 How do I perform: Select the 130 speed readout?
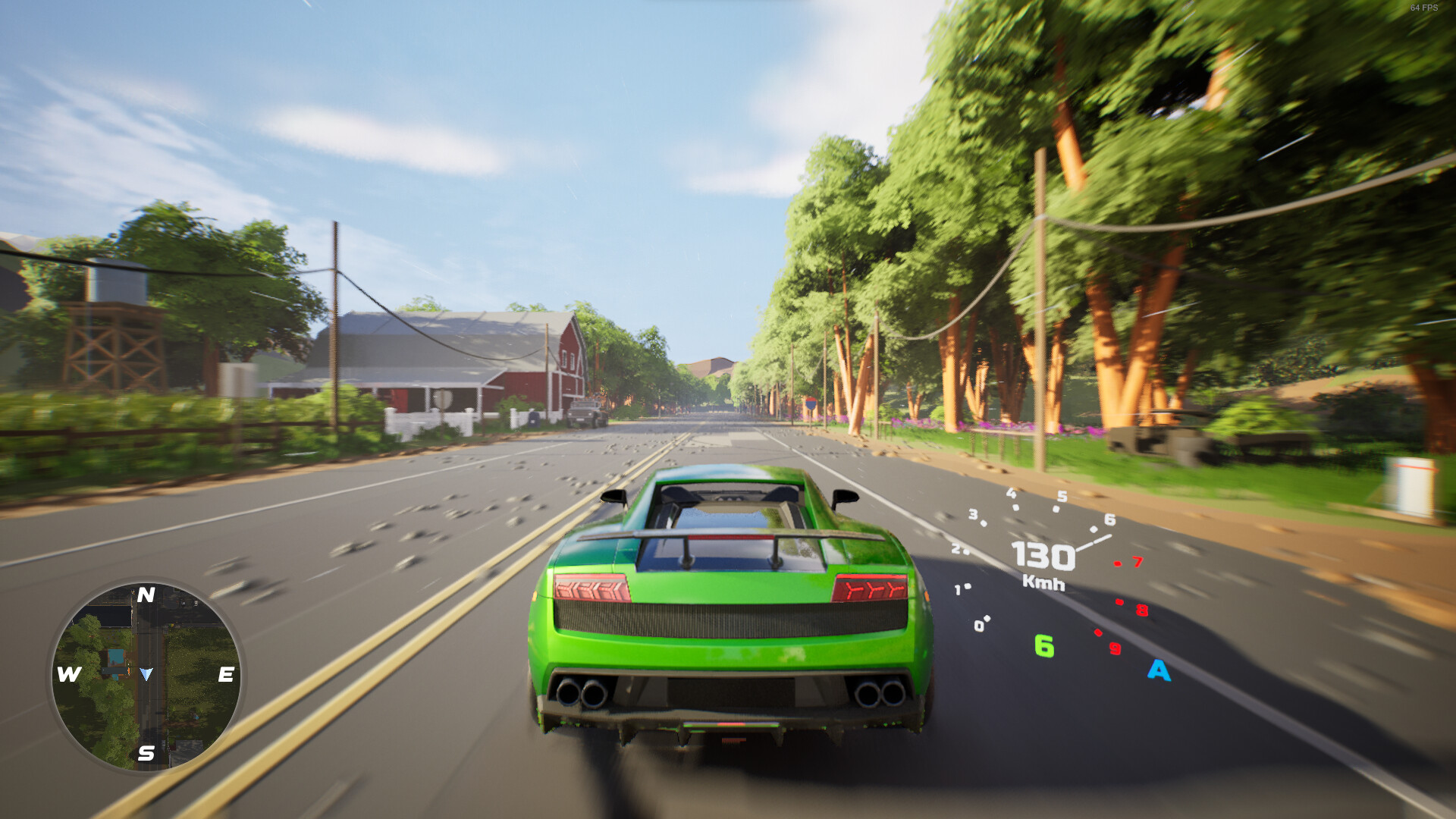click(1043, 557)
